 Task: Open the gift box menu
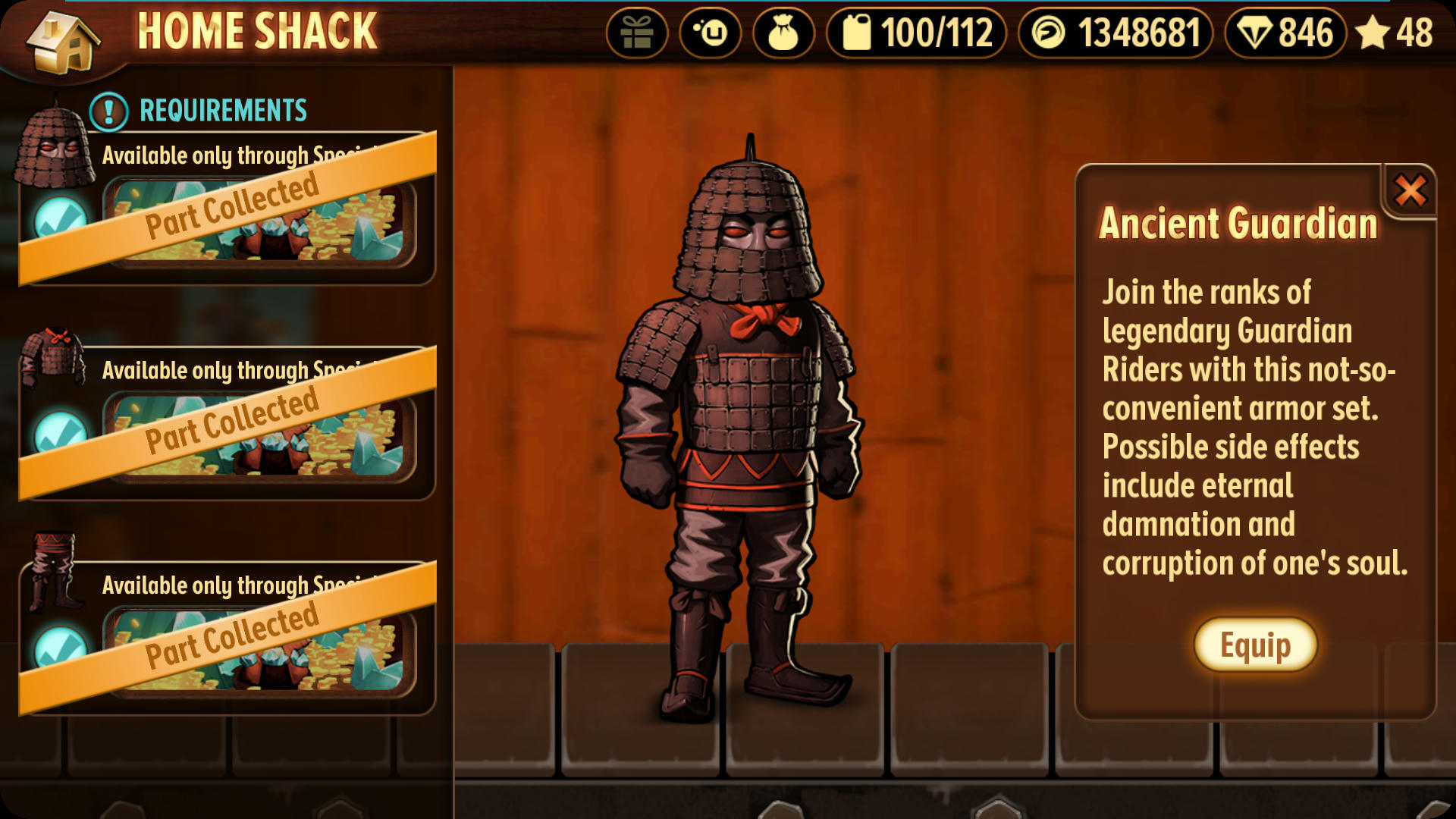(637, 33)
